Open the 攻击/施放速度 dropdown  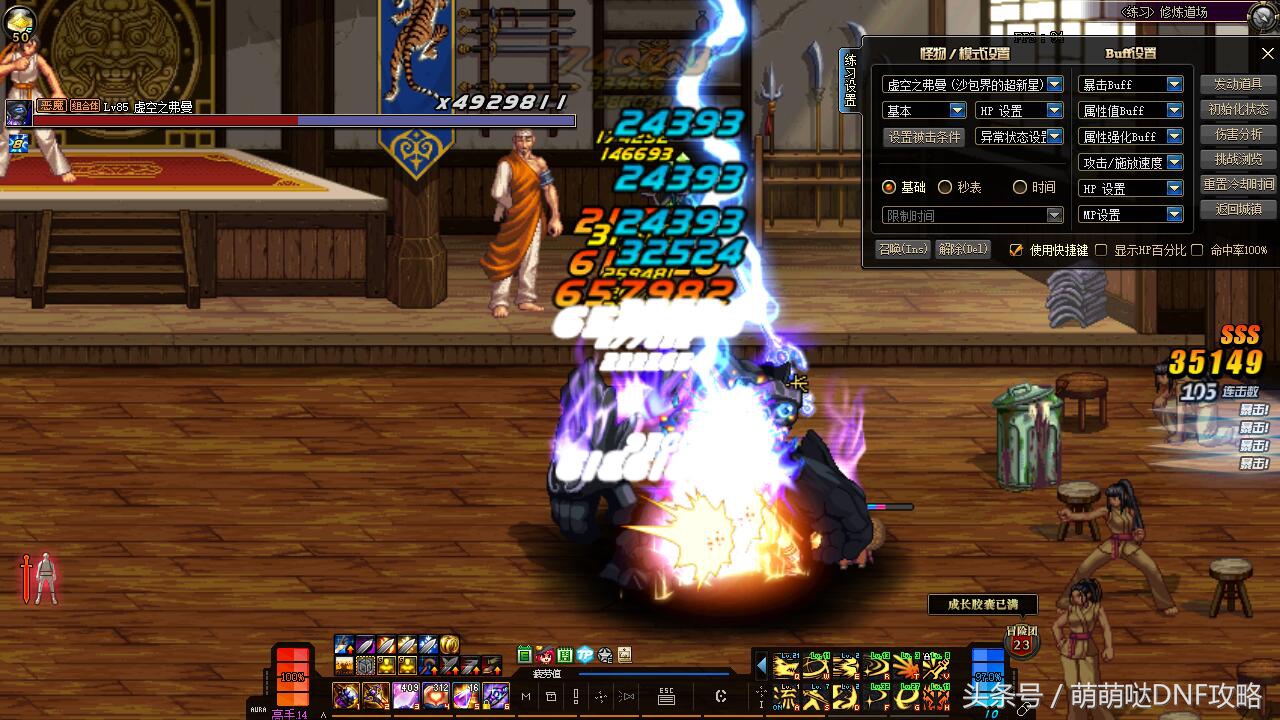(x=1174, y=163)
